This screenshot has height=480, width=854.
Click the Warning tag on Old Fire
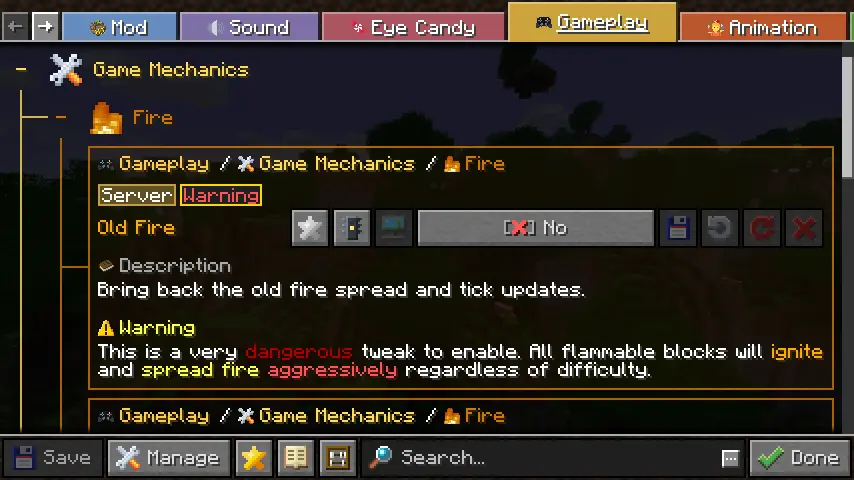pyautogui.click(x=221, y=195)
